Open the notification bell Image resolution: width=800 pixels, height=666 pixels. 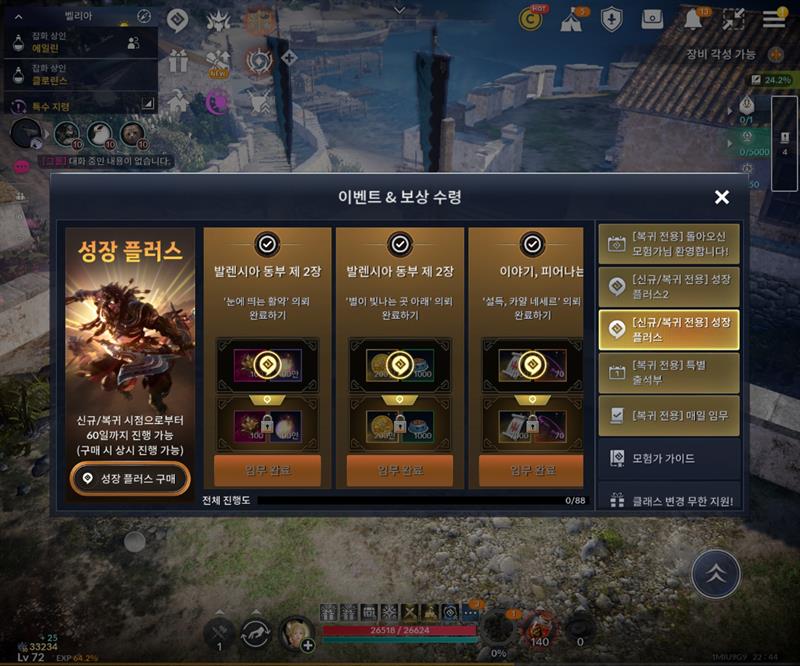[x=693, y=19]
